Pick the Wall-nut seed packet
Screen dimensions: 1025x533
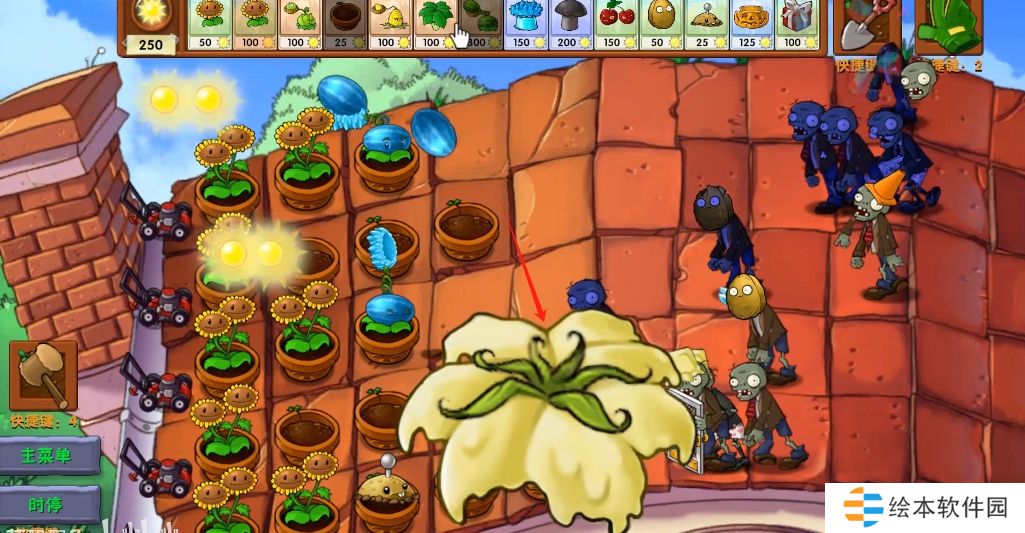(x=660, y=24)
